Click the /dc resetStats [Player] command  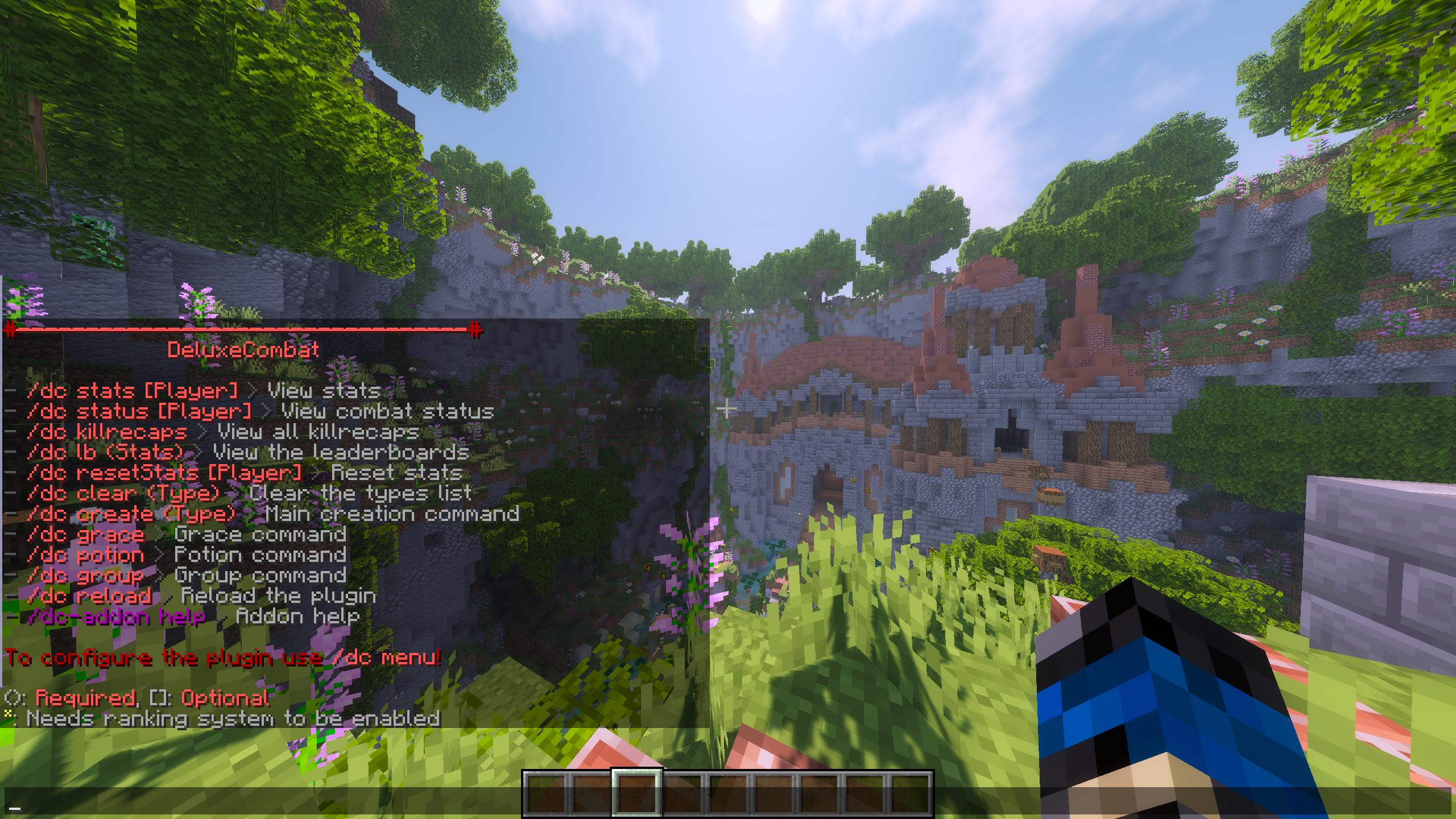pos(164,473)
